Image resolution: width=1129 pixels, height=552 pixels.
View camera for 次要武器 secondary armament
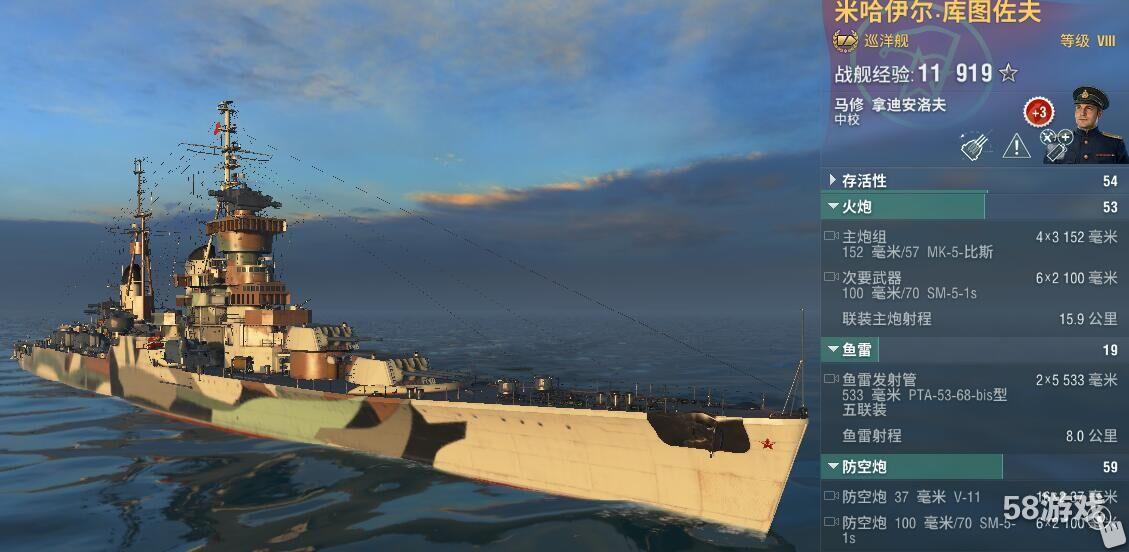[831, 277]
